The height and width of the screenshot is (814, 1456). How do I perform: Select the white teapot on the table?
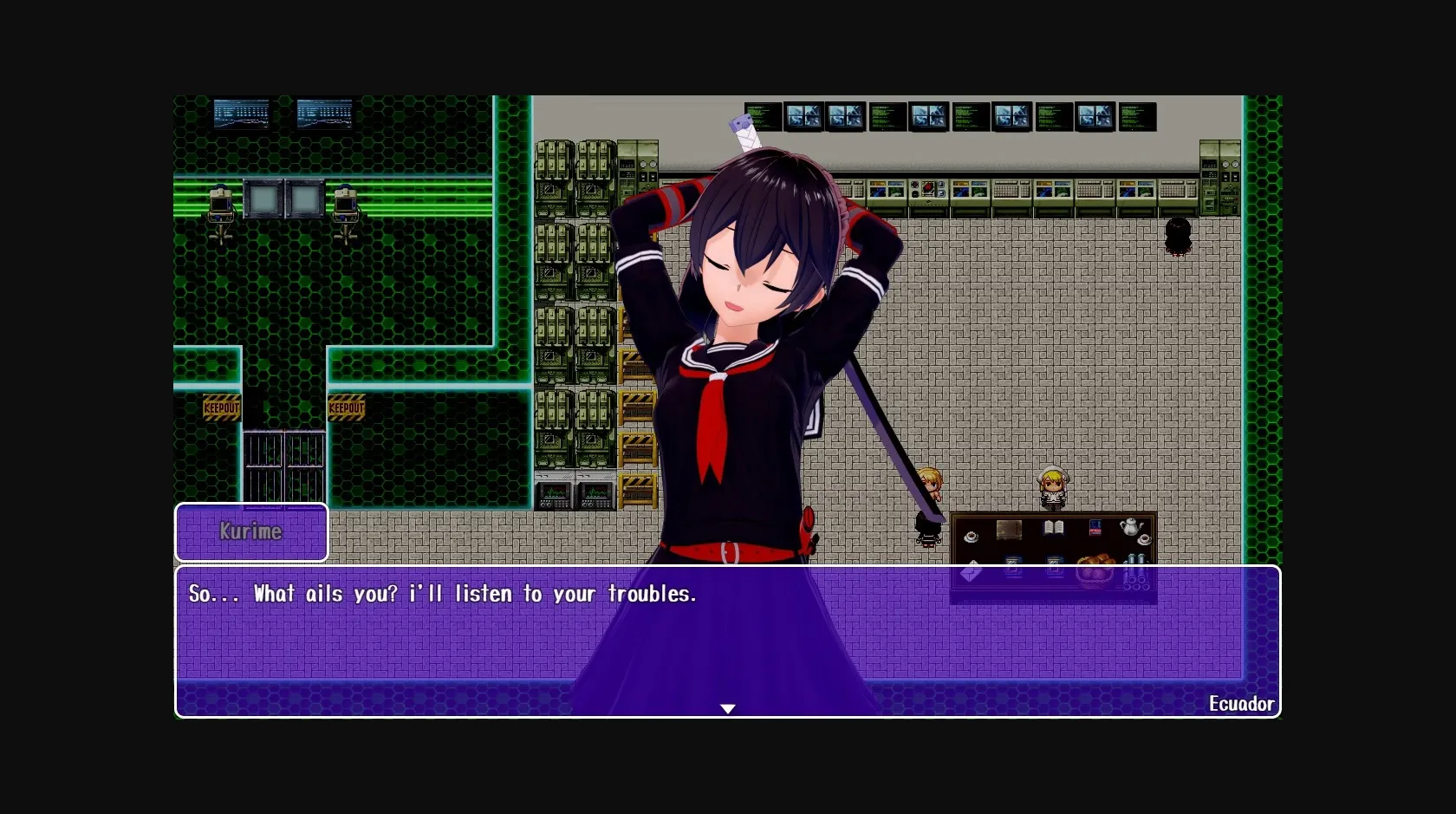point(1131,526)
